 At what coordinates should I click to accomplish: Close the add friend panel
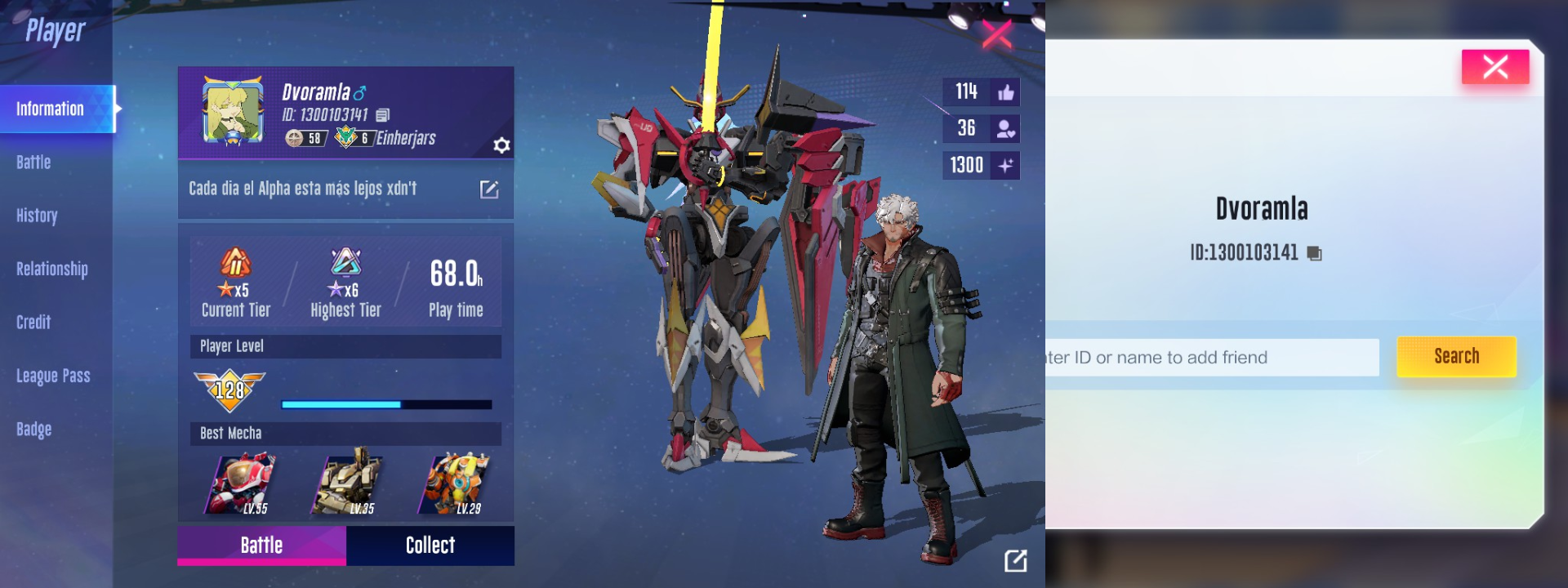coord(1494,67)
